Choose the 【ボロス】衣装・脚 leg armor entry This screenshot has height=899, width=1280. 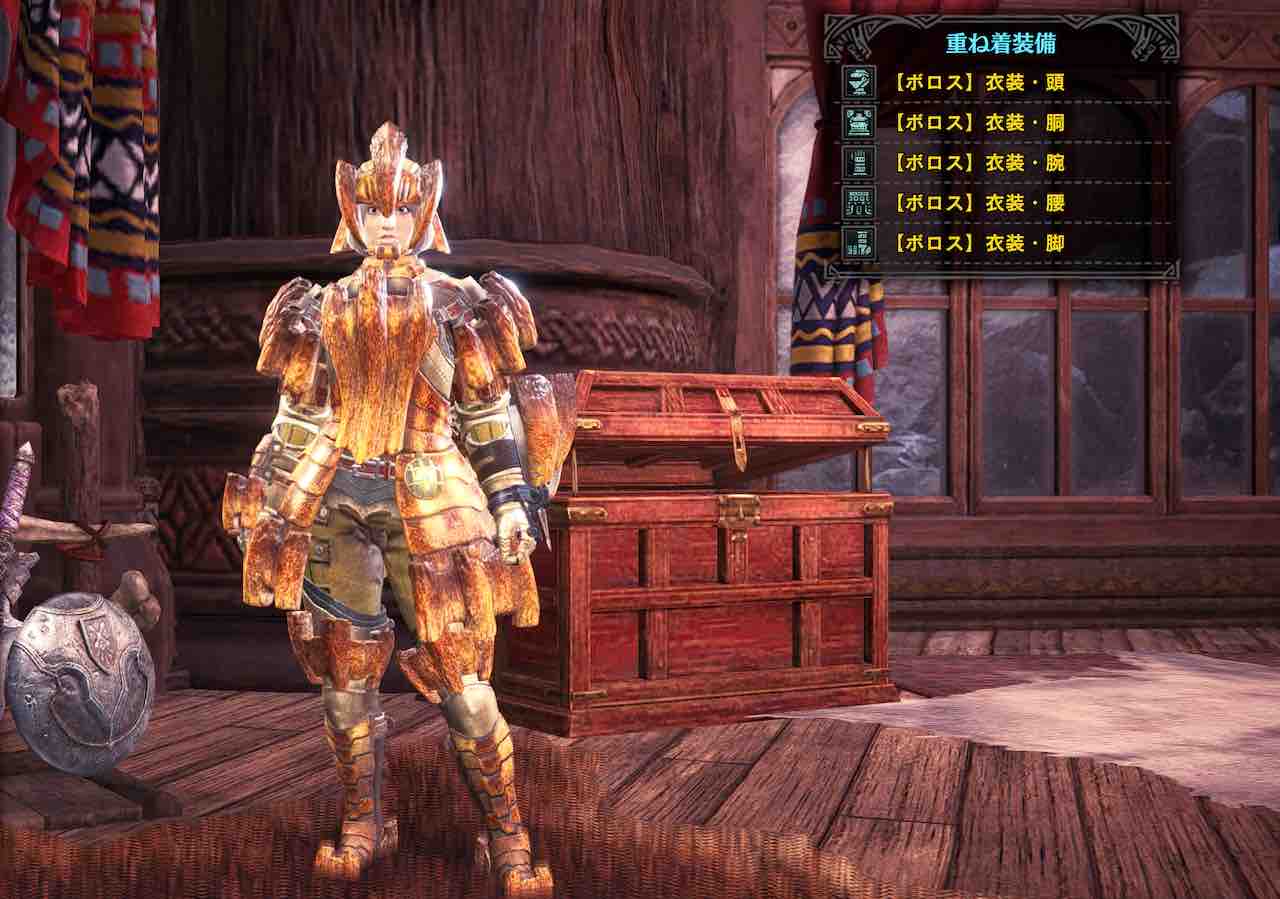(979, 242)
